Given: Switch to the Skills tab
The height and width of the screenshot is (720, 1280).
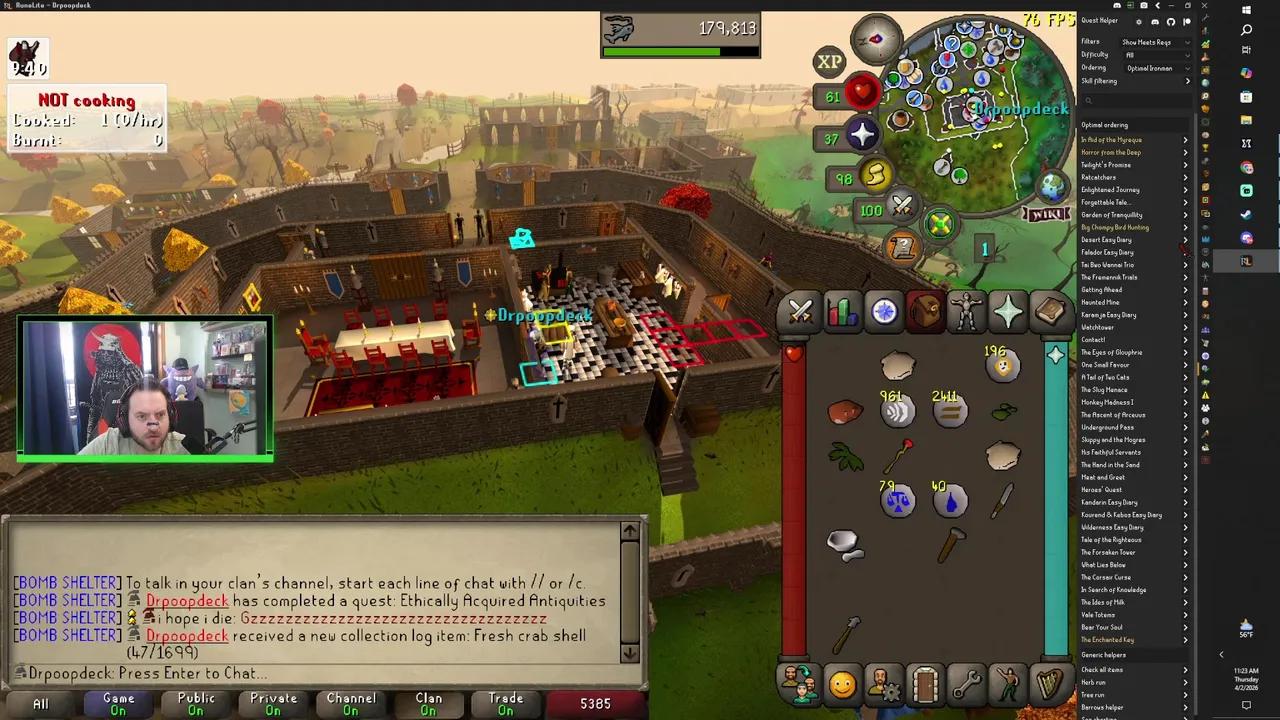Looking at the screenshot, I should pos(842,313).
